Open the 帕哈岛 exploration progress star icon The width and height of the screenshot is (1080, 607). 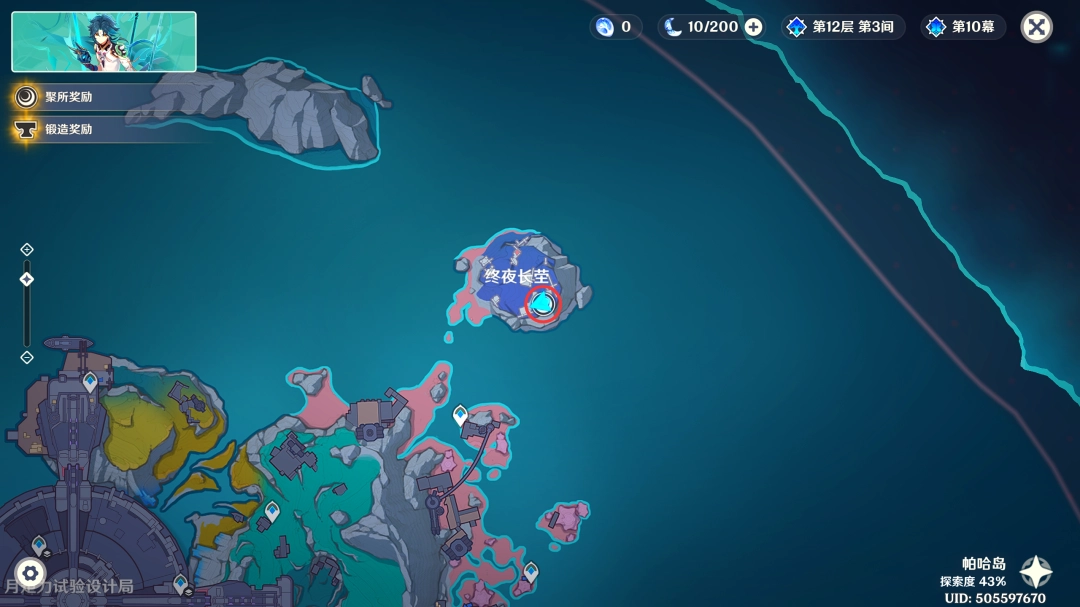[1035, 572]
